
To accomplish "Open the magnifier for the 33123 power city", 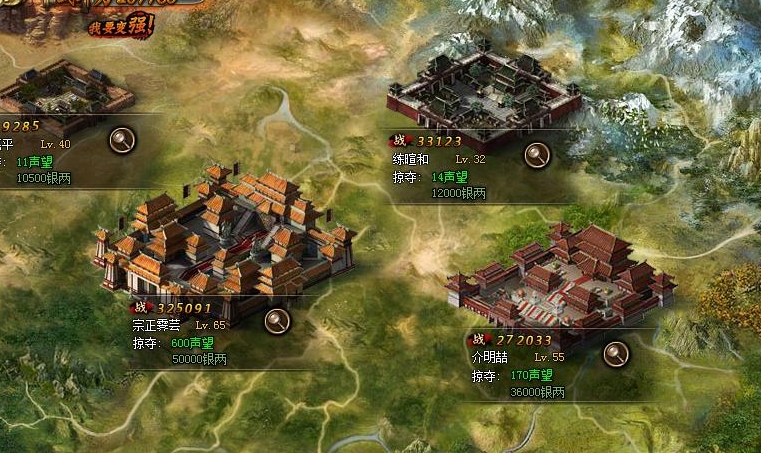I will click(537, 155).
